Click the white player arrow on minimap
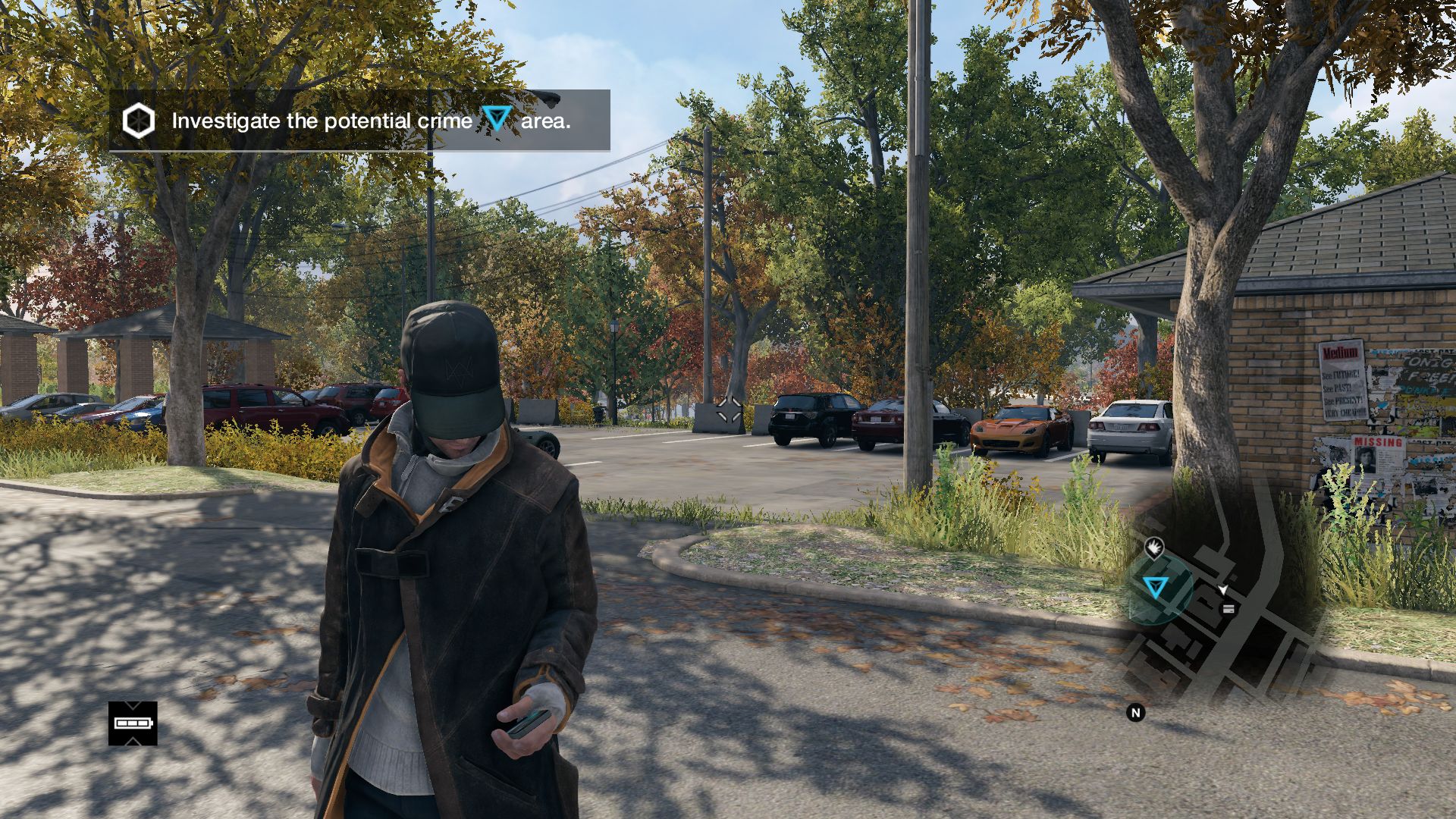 click(1223, 589)
